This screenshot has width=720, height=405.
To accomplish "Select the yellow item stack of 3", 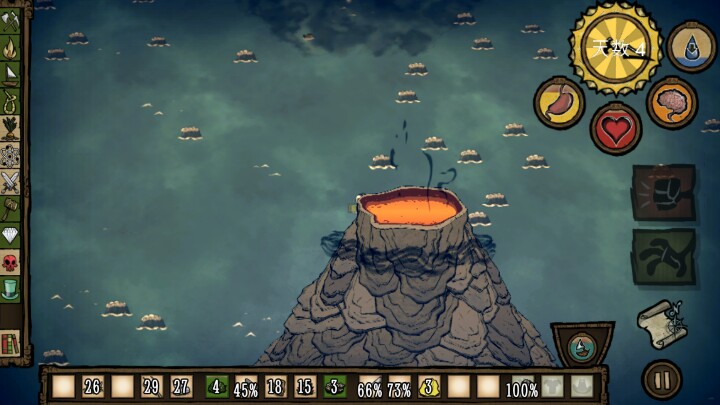I will (429, 386).
